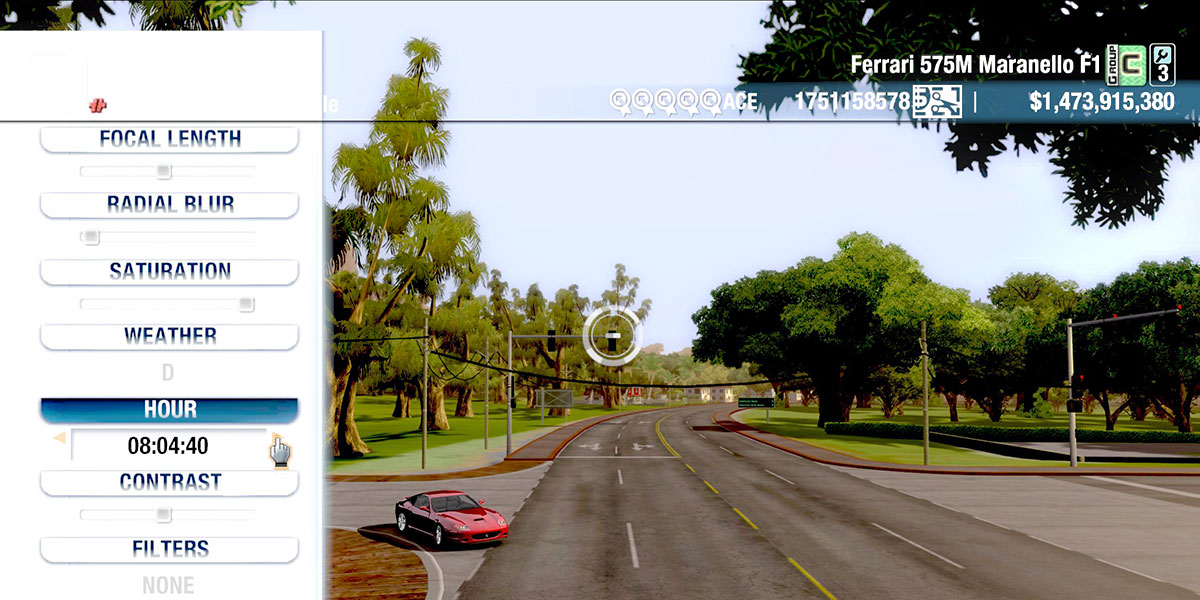Highlight the Hour setting
Viewport: 1200px width, 600px height.
(x=169, y=410)
